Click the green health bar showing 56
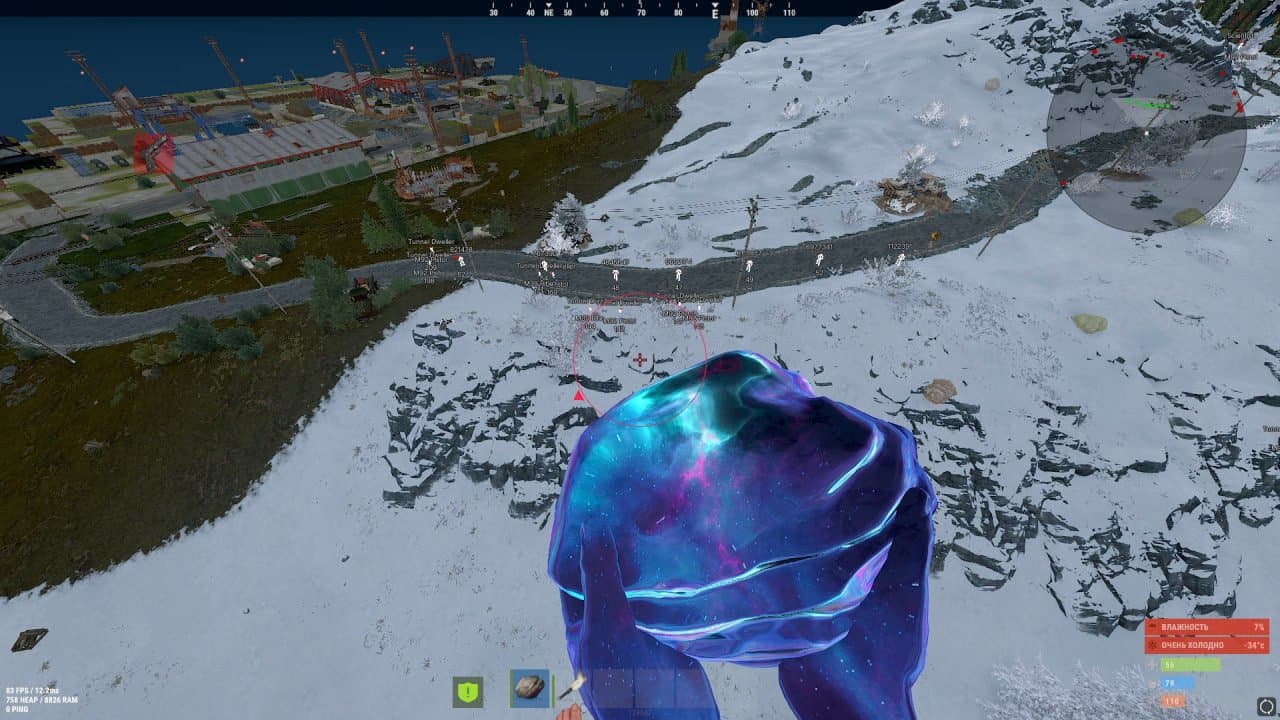The width and height of the screenshot is (1280, 720). pyautogui.click(x=1189, y=663)
